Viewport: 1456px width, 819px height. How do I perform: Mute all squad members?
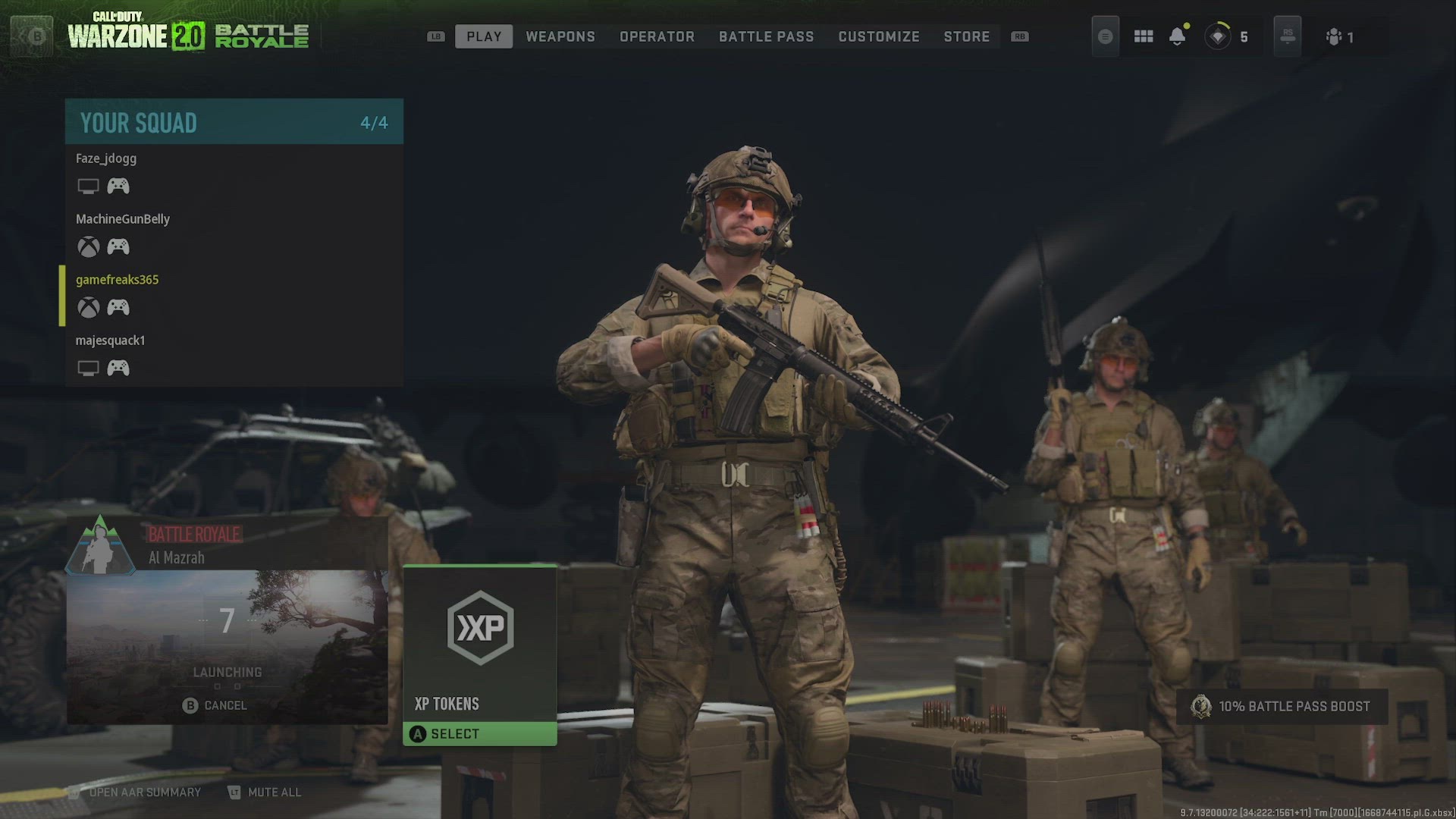coord(265,792)
